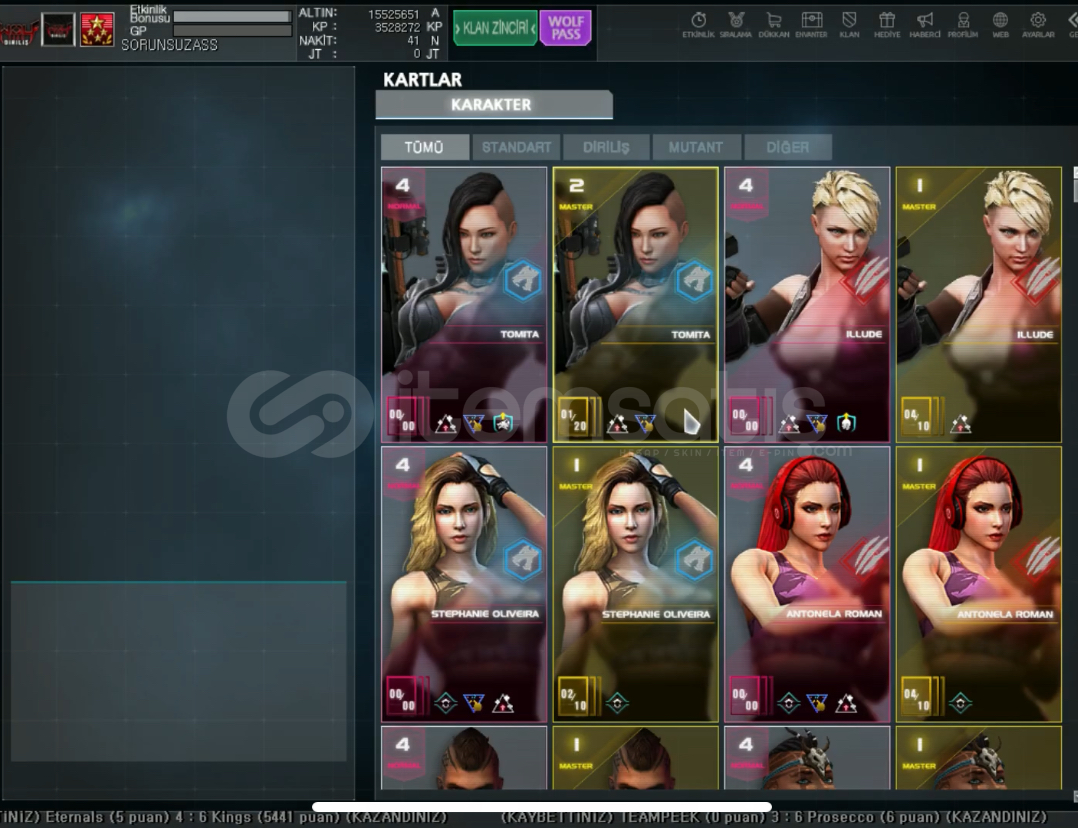Pick the Master Antonela Roman card
The height and width of the screenshot is (828, 1078).
978,584
